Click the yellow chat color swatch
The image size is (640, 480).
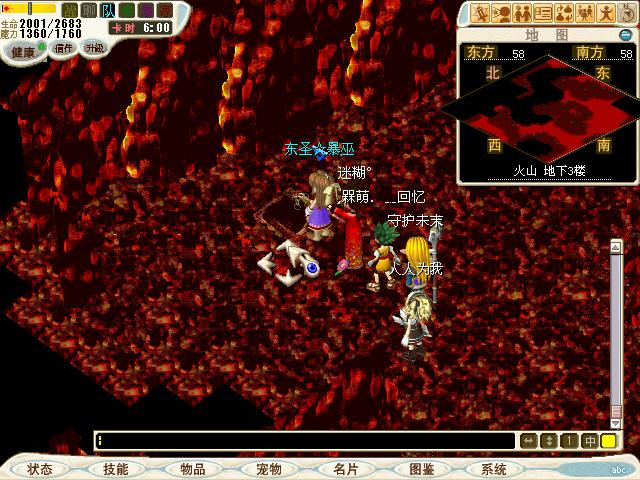click(608, 440)
